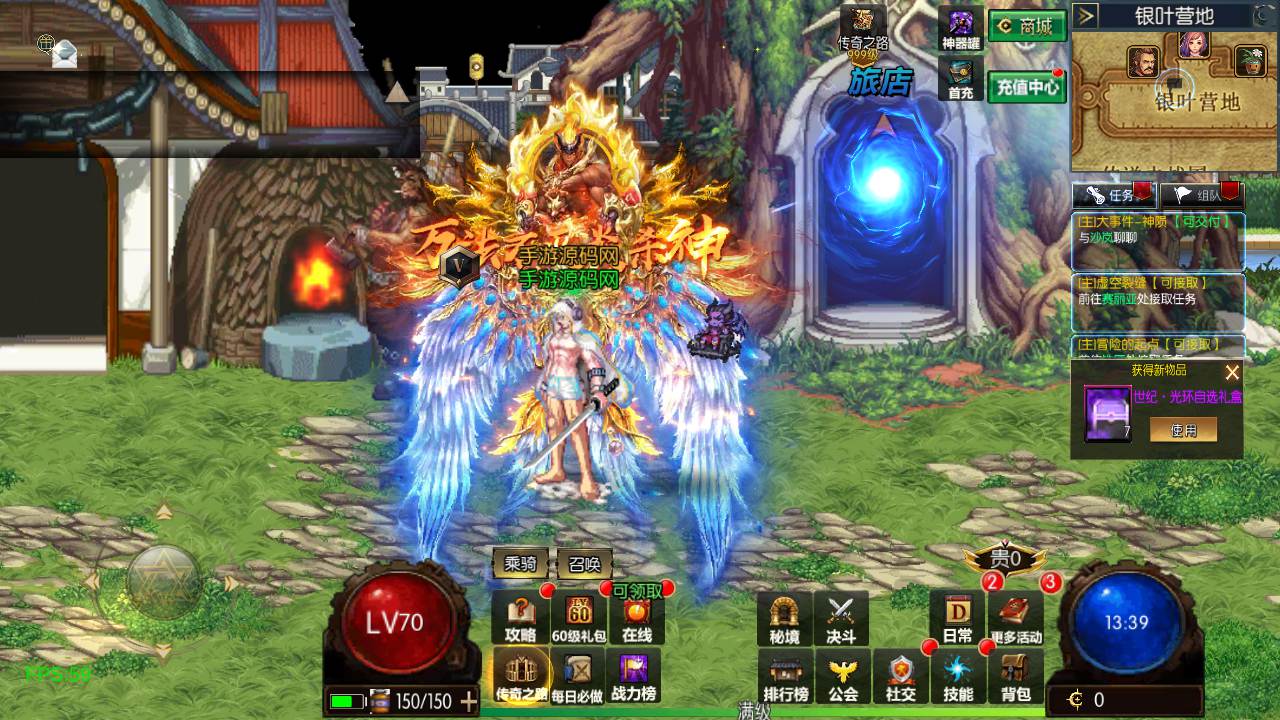Screen dimensions: 1280x720
Task: Open the 背包 backpack
Action: pos(1016,676)
